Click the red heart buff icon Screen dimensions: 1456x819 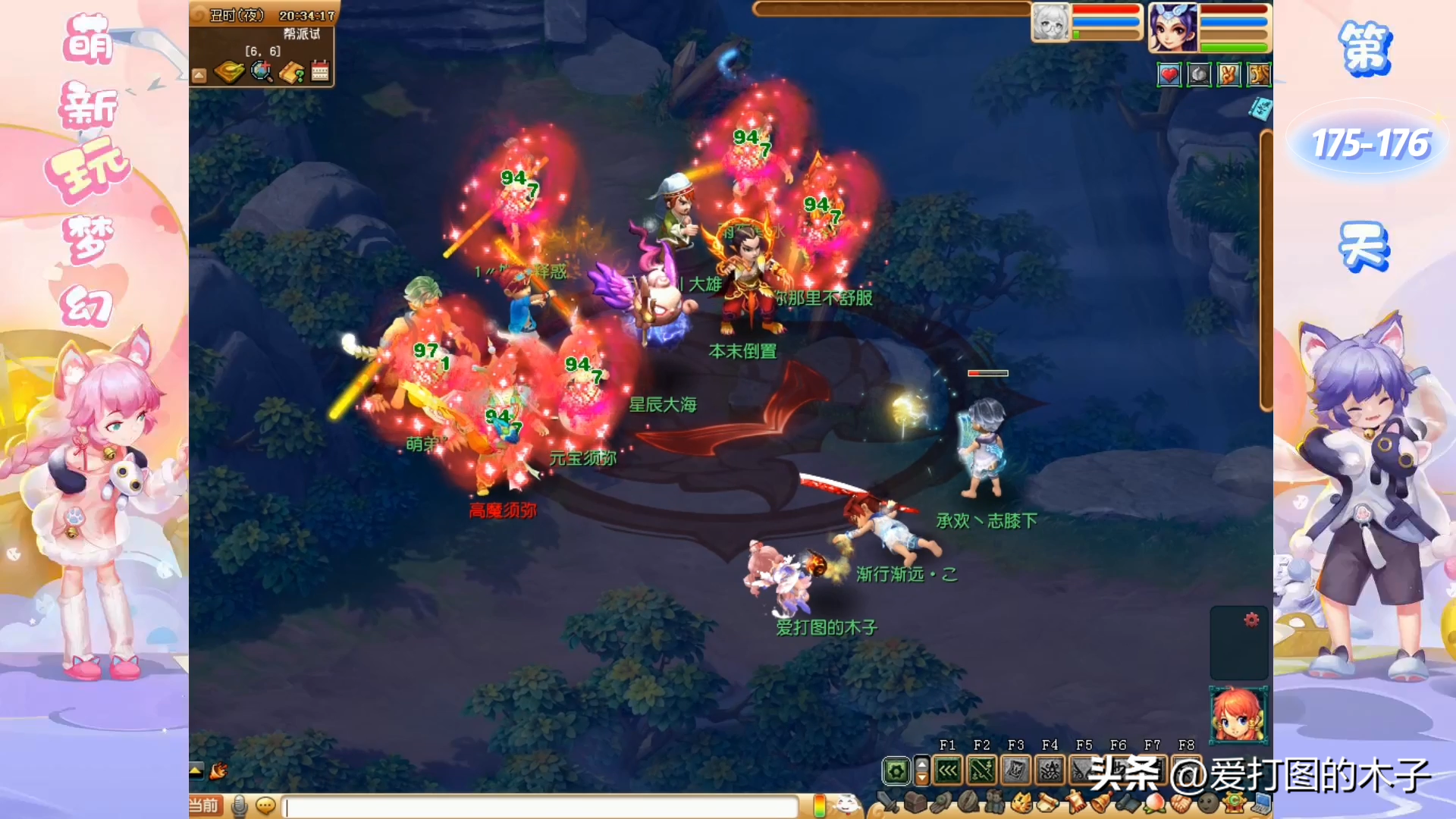click(1169, 74)
